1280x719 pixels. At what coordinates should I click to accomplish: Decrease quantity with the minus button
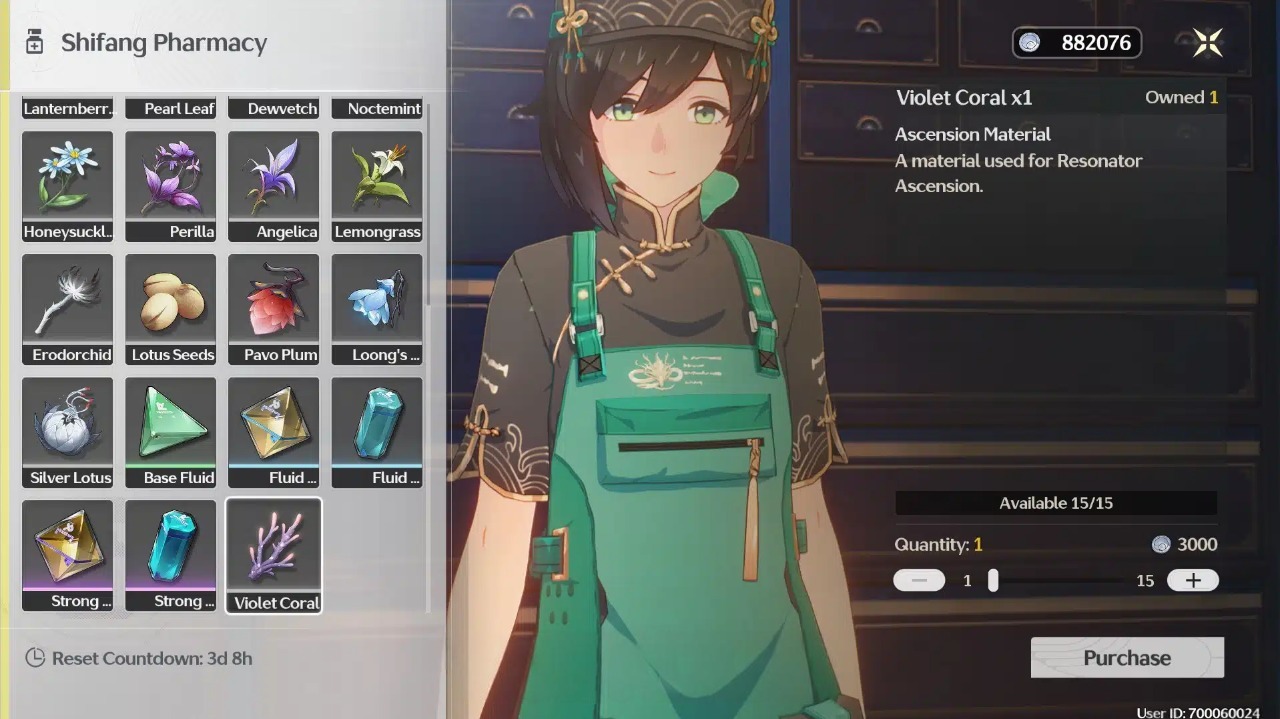coord(919,580)
